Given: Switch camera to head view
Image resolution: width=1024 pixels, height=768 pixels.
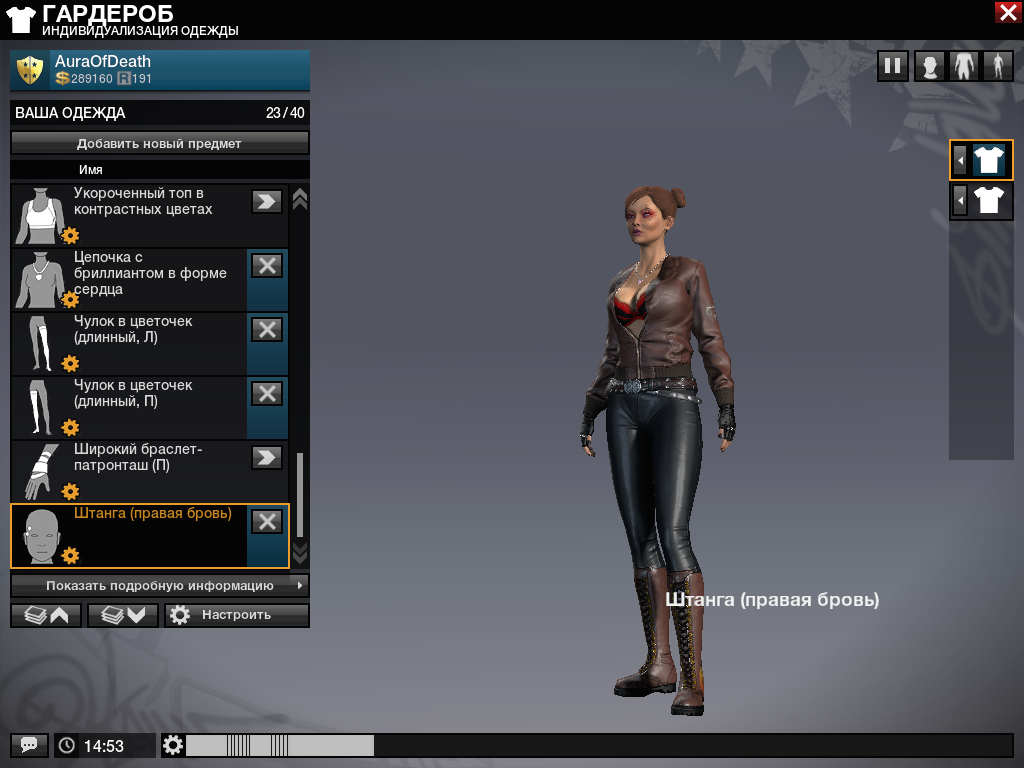Looking at the screenshot, I should 930,67.
